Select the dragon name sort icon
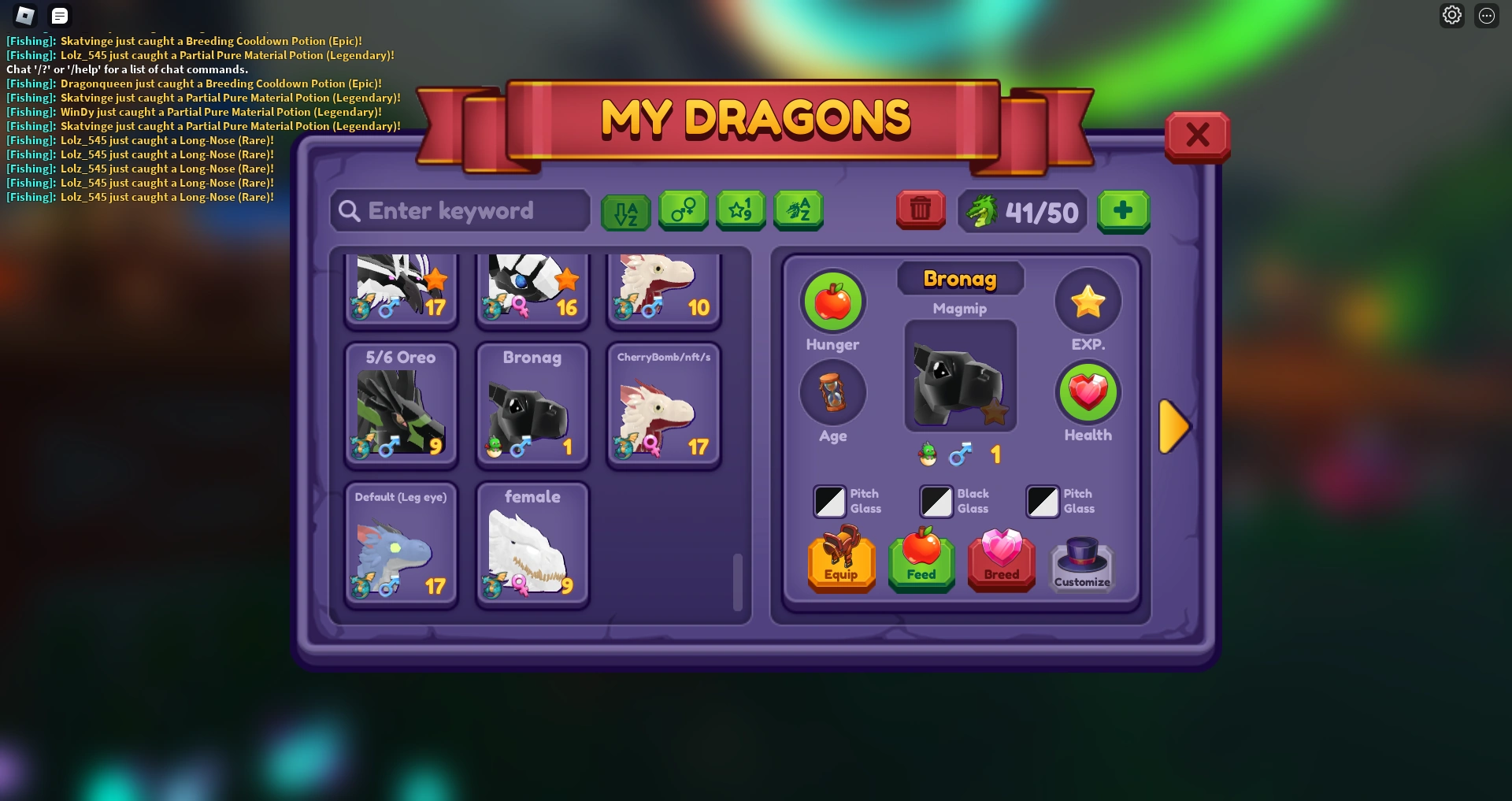 pyautogui.click(x=799, y=211)
